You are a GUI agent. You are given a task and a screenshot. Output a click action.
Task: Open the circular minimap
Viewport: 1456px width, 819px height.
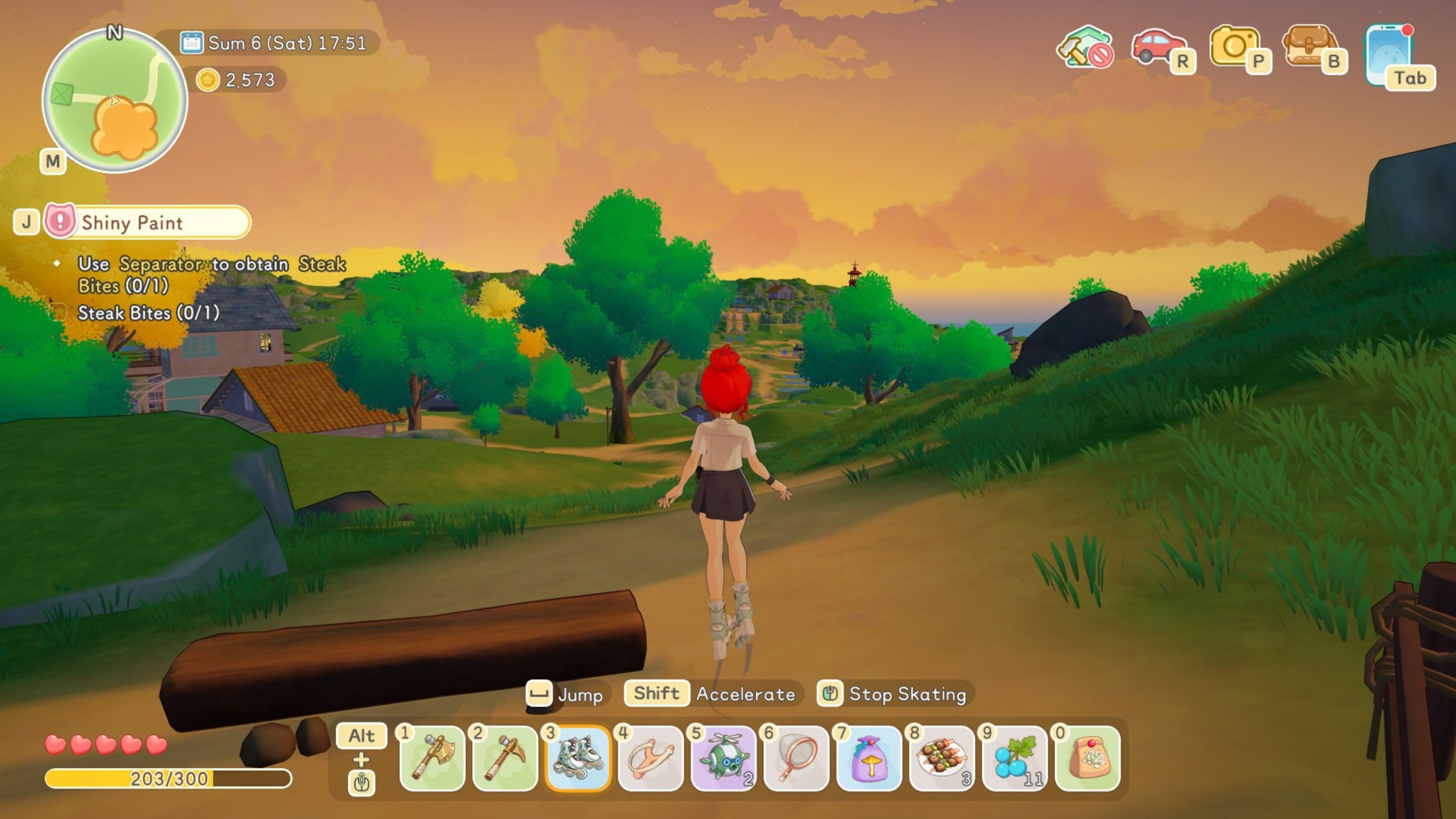click(115, 101)
